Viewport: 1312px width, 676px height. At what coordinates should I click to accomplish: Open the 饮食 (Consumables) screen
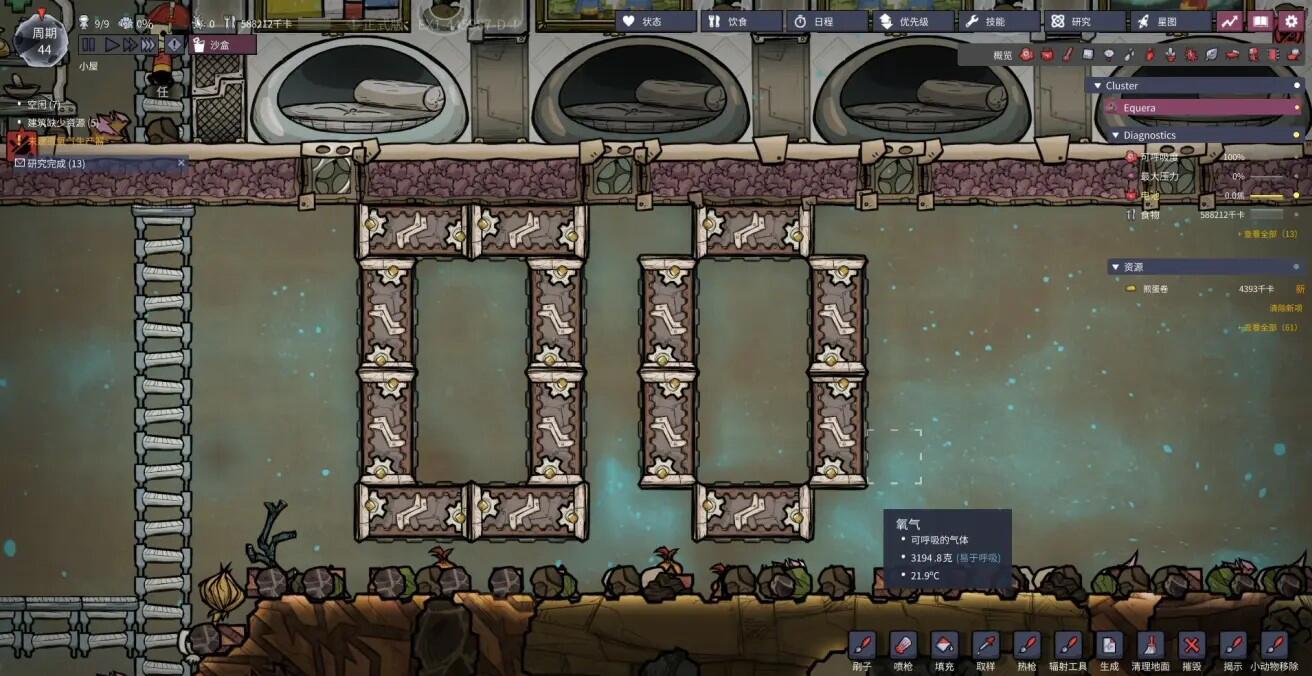(740, 21)
